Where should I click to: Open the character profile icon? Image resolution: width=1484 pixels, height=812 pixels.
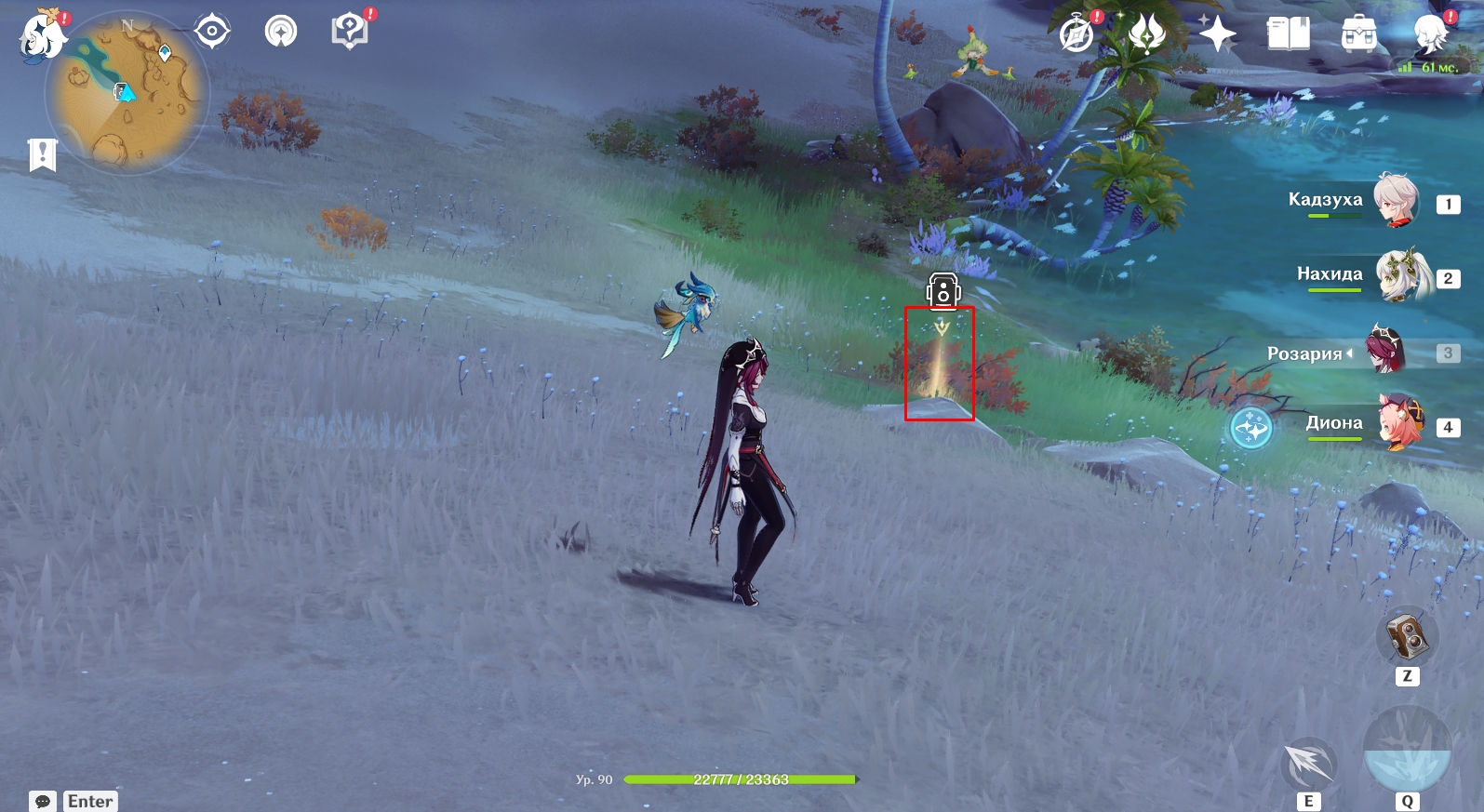[x=1430, y=34]
